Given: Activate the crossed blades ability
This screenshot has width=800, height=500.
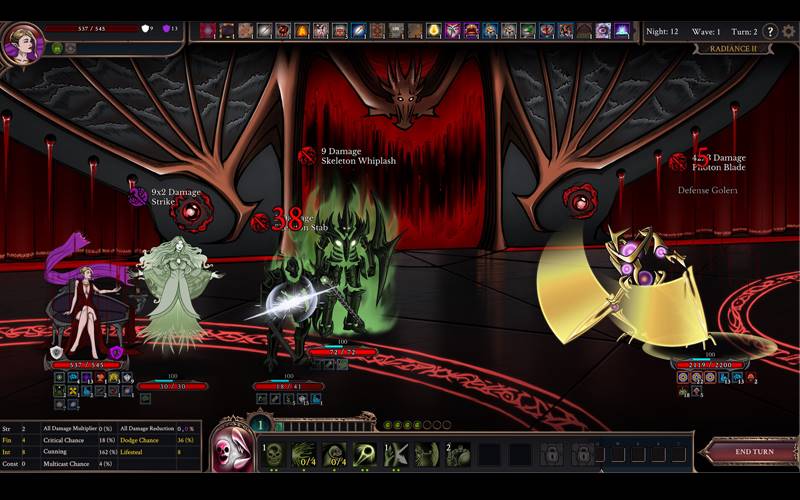Looking at the screenshot, I should point(396,454).
